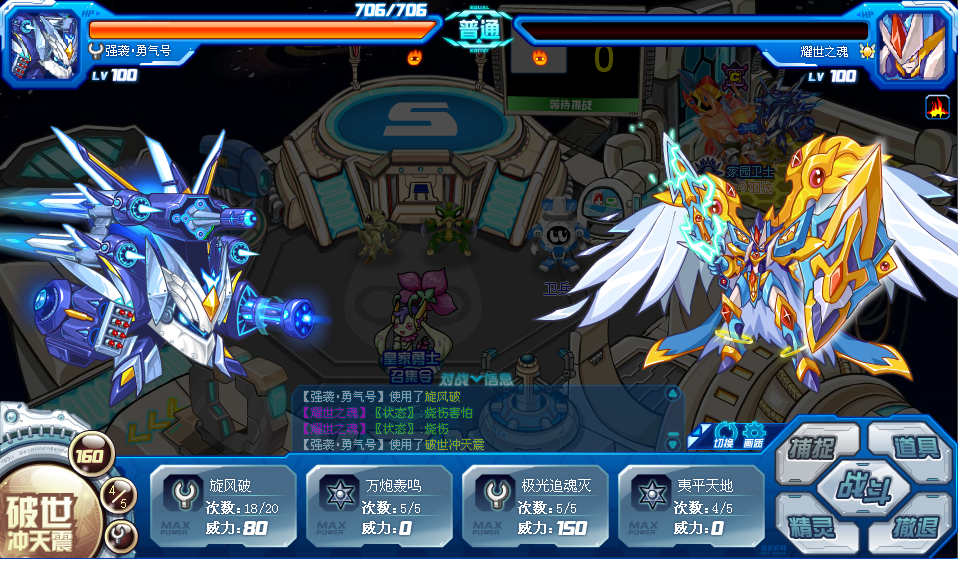Select the 战斗 fight button
Image resolution: width=961 pixels, height=561 pixels.
pos(864,489)
